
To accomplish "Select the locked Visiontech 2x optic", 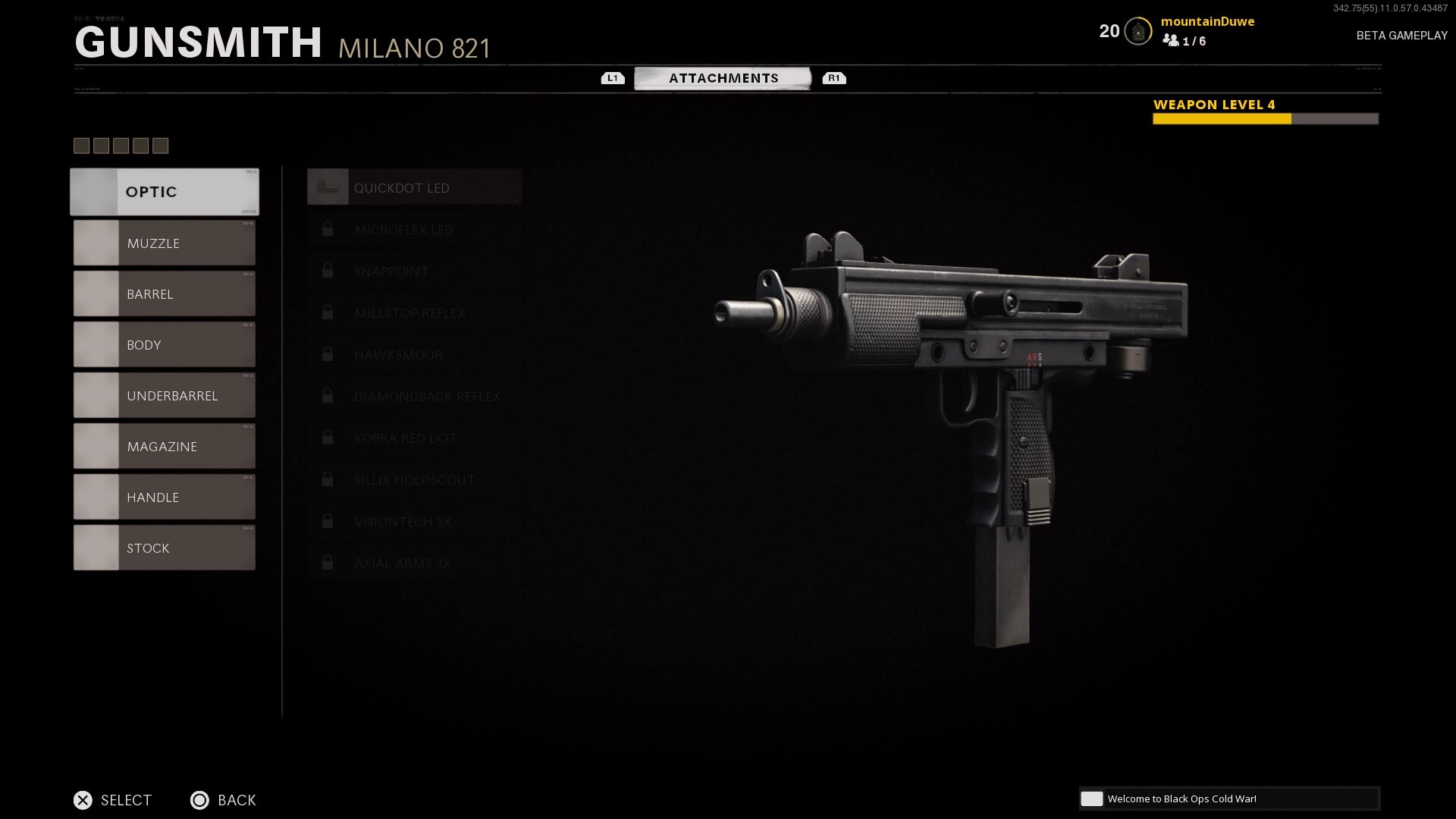I will pyautogui.click(x=414, y=522).
